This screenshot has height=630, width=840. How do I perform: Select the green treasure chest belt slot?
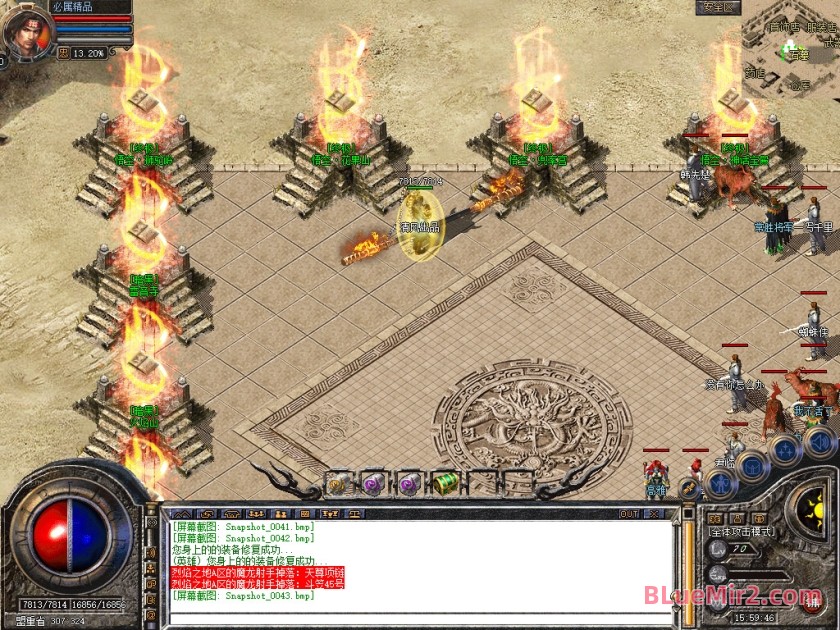pyautogui.click(x=444, y=484)
